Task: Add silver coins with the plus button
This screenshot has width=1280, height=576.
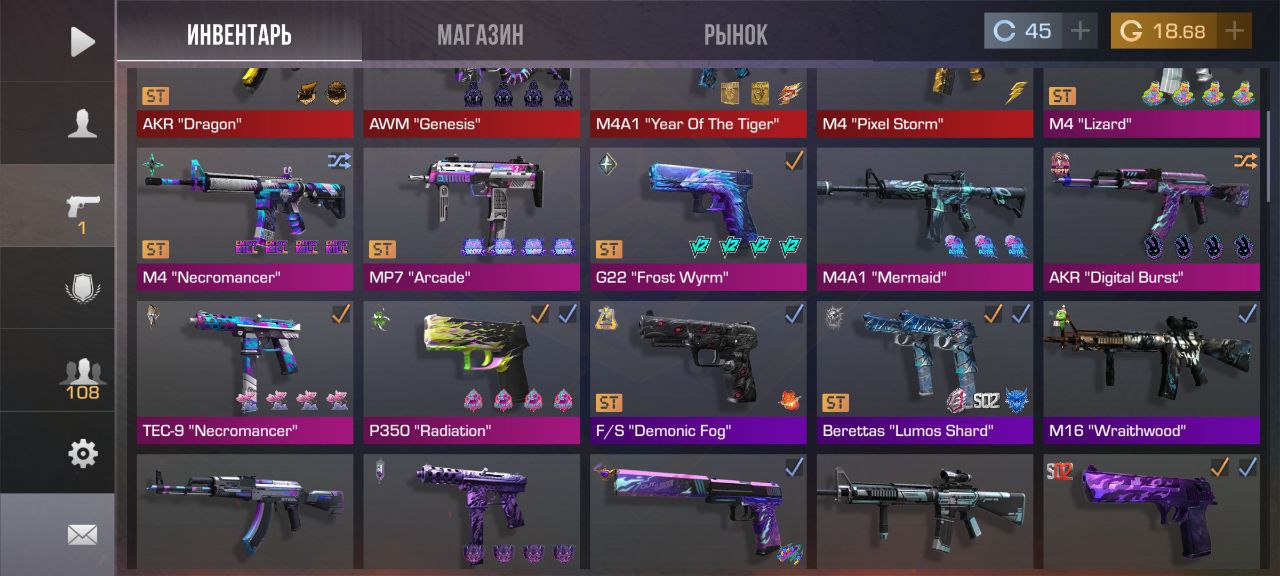Action: click(1080, 31)
